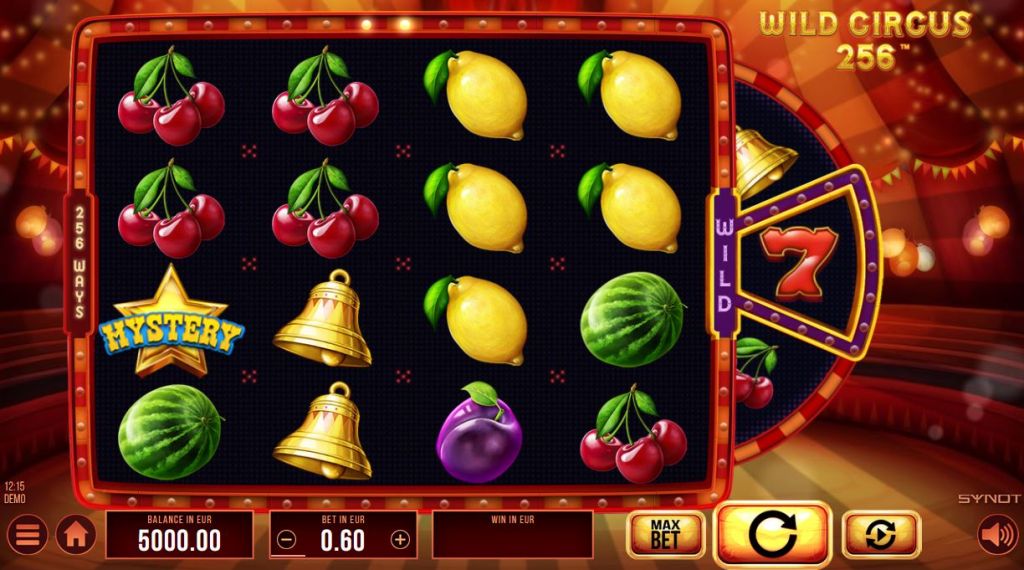1024x570 pixels.
Task: Decrease the bet amount
Action: pyautogui.click(x=287, y=540)
